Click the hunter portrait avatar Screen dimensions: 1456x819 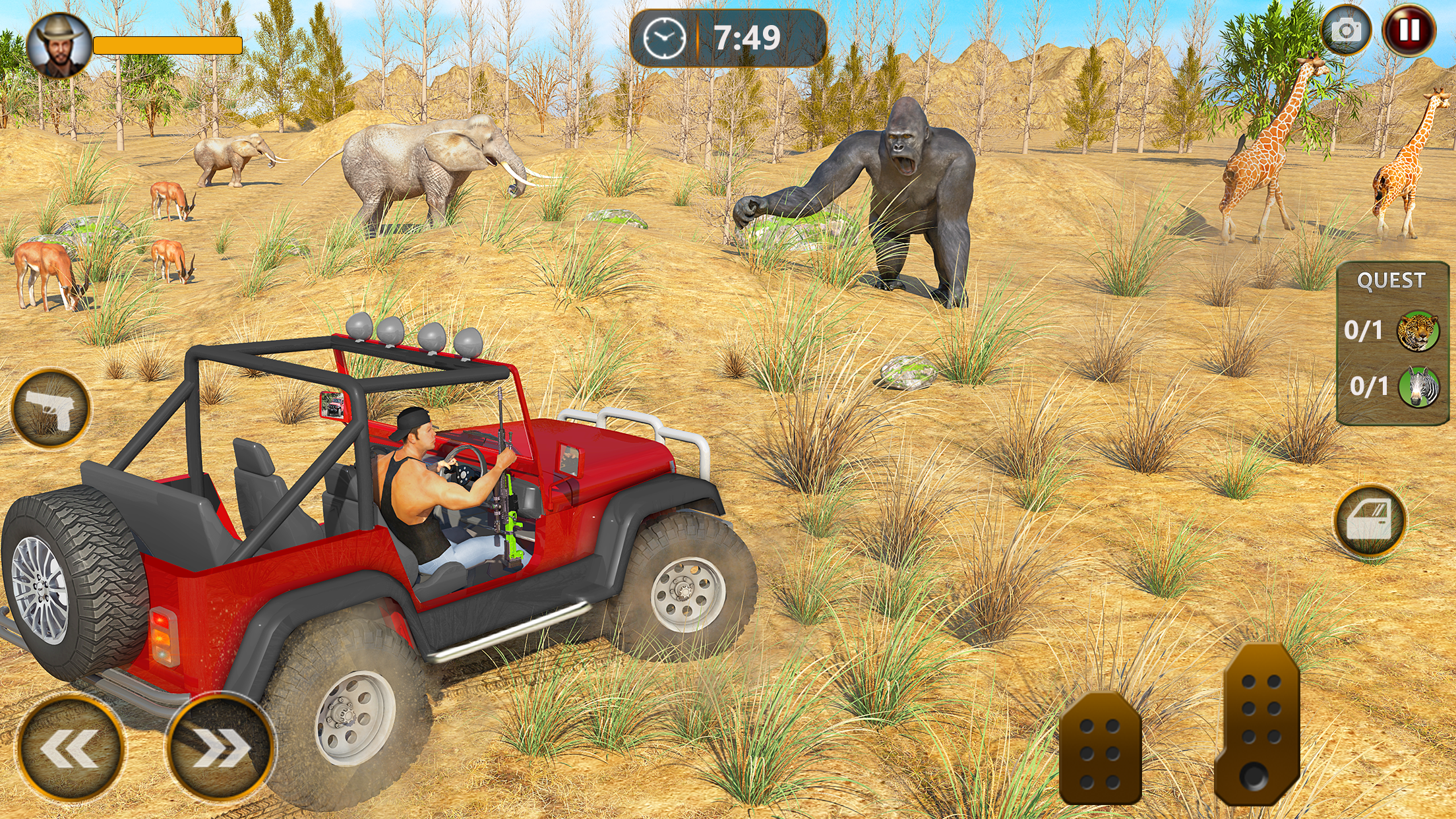click(x=59, y=45)
